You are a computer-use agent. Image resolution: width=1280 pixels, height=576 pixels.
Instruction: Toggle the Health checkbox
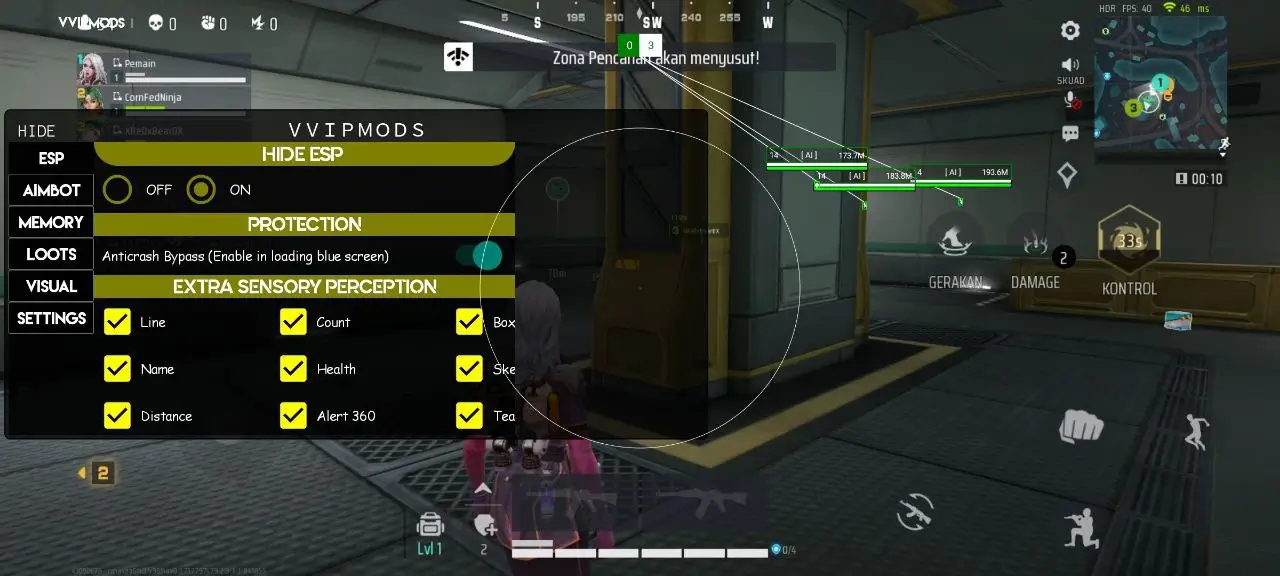tap(293, 369)
